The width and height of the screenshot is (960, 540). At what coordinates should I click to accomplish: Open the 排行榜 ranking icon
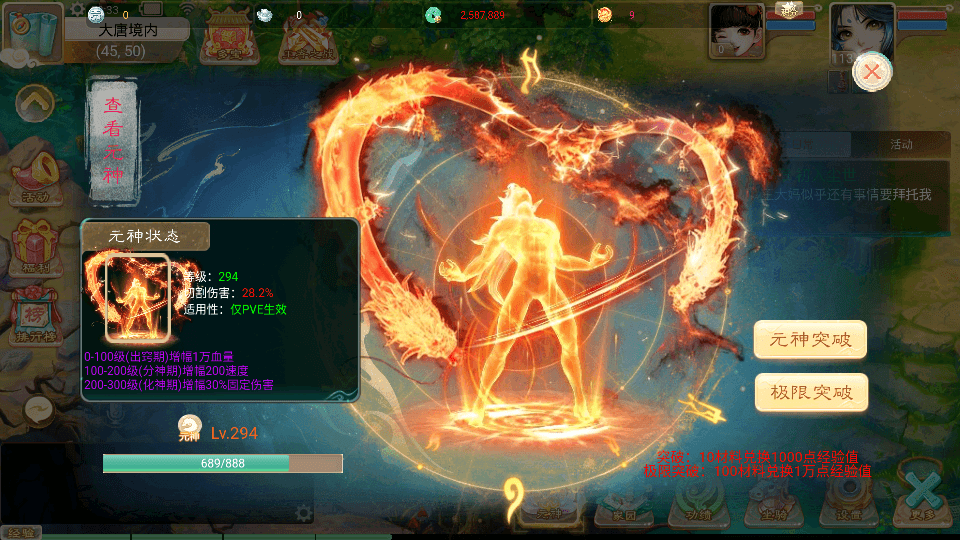tap(35, 318)
